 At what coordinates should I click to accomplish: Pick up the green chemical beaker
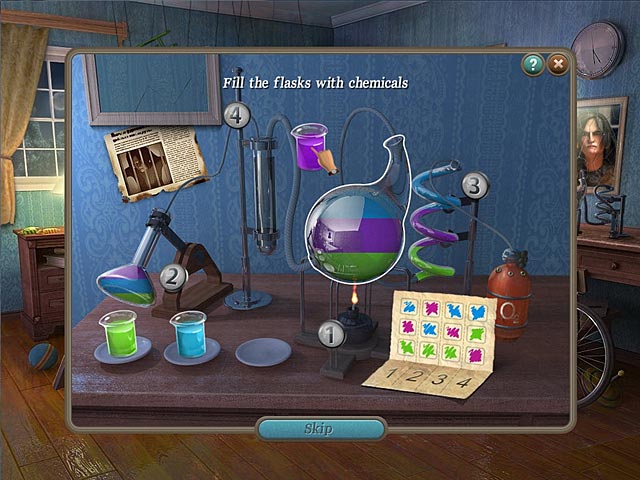[118, 333]
